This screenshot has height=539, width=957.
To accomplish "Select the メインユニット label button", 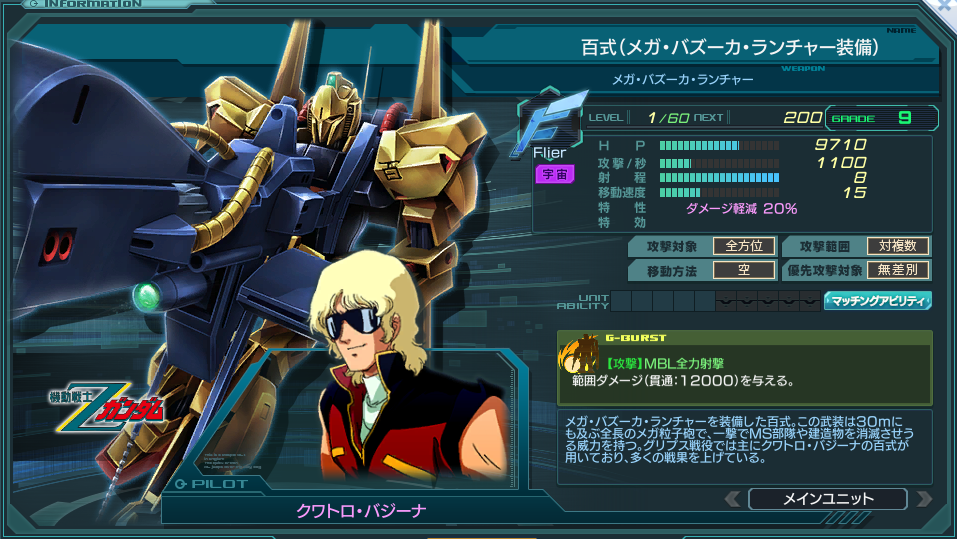I will click(827, 498).
